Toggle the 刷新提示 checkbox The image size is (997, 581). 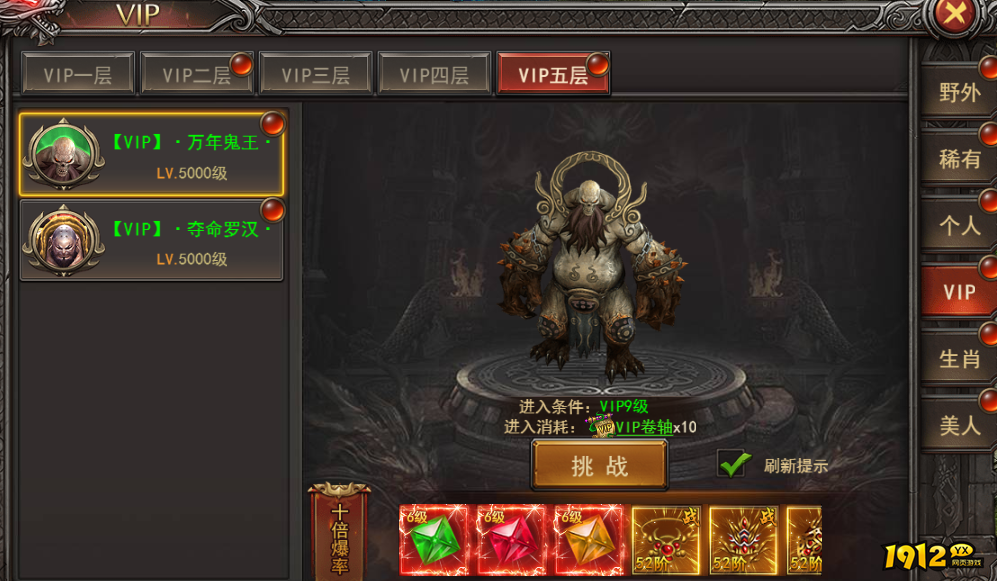pyautogui.click(x=734, y=464)
